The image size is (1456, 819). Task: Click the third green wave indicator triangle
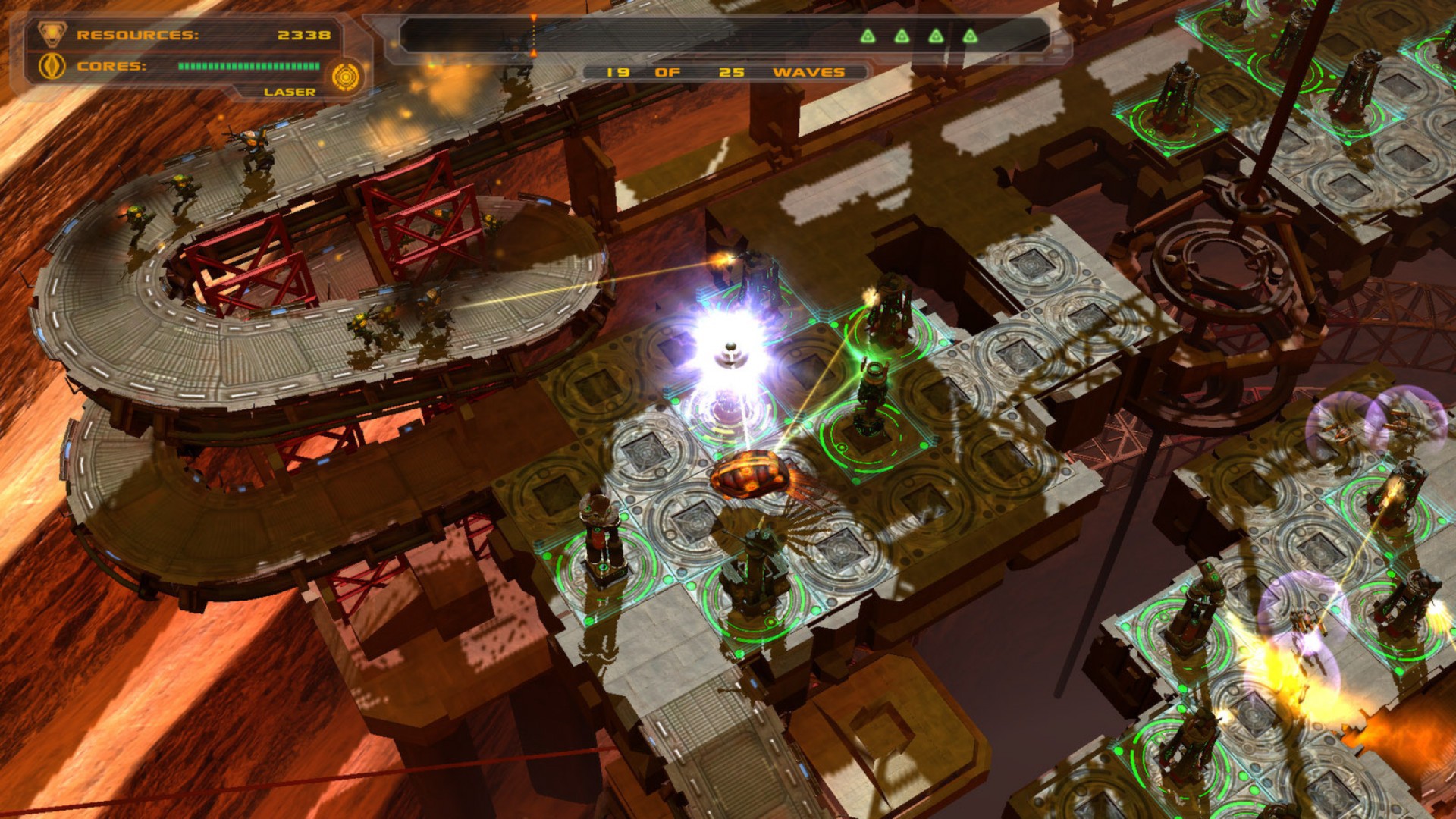point(936,36)
